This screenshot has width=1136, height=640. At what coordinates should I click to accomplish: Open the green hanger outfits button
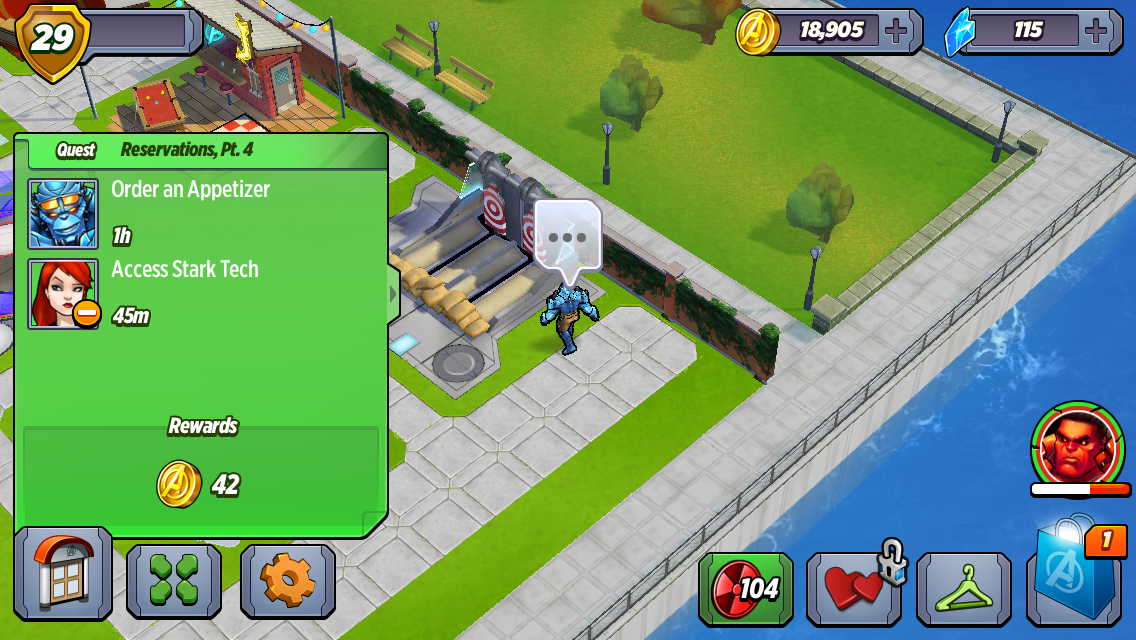pos(963,588)
